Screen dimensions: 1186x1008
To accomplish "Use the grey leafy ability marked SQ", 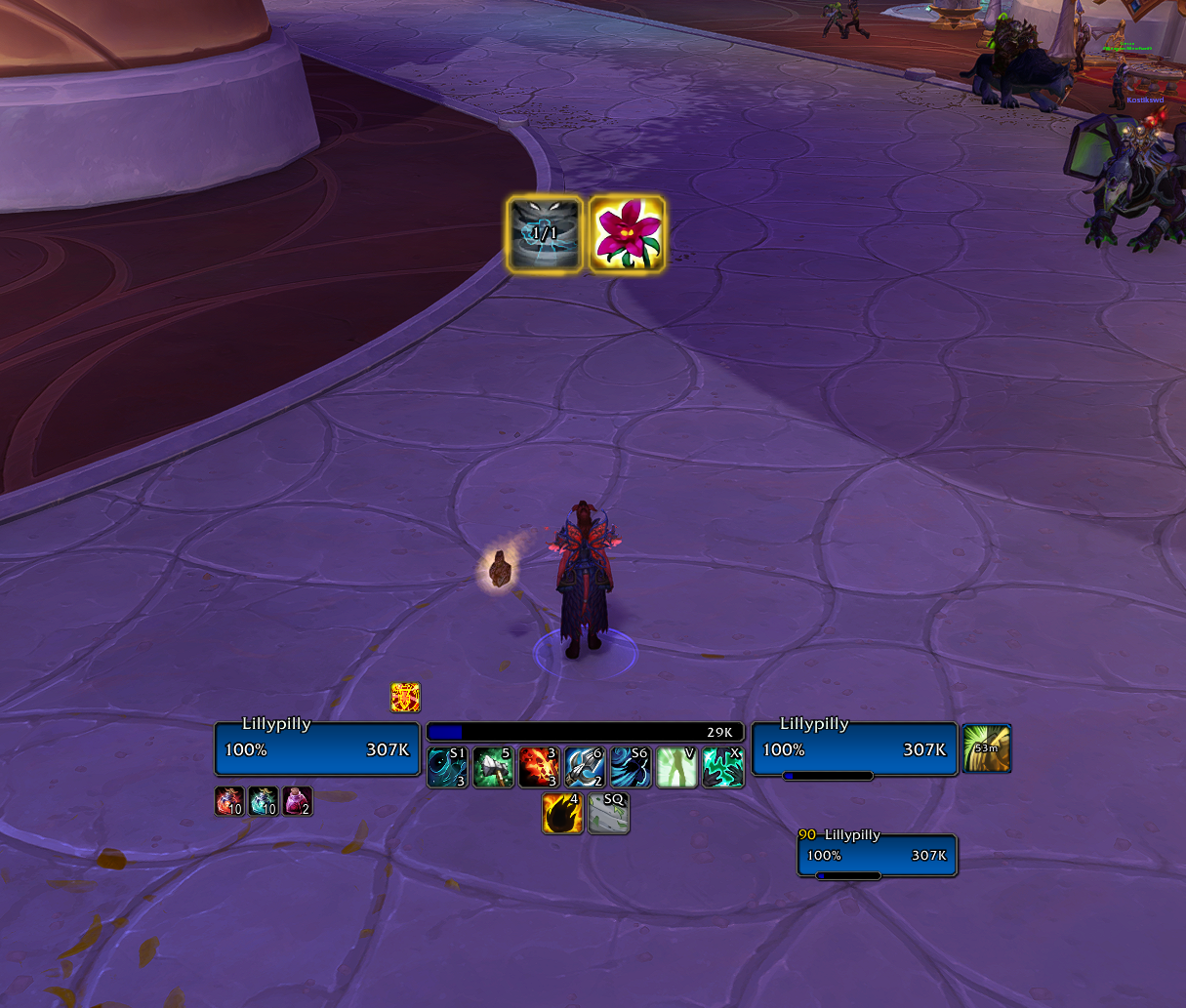I will [x=608, y=814].
